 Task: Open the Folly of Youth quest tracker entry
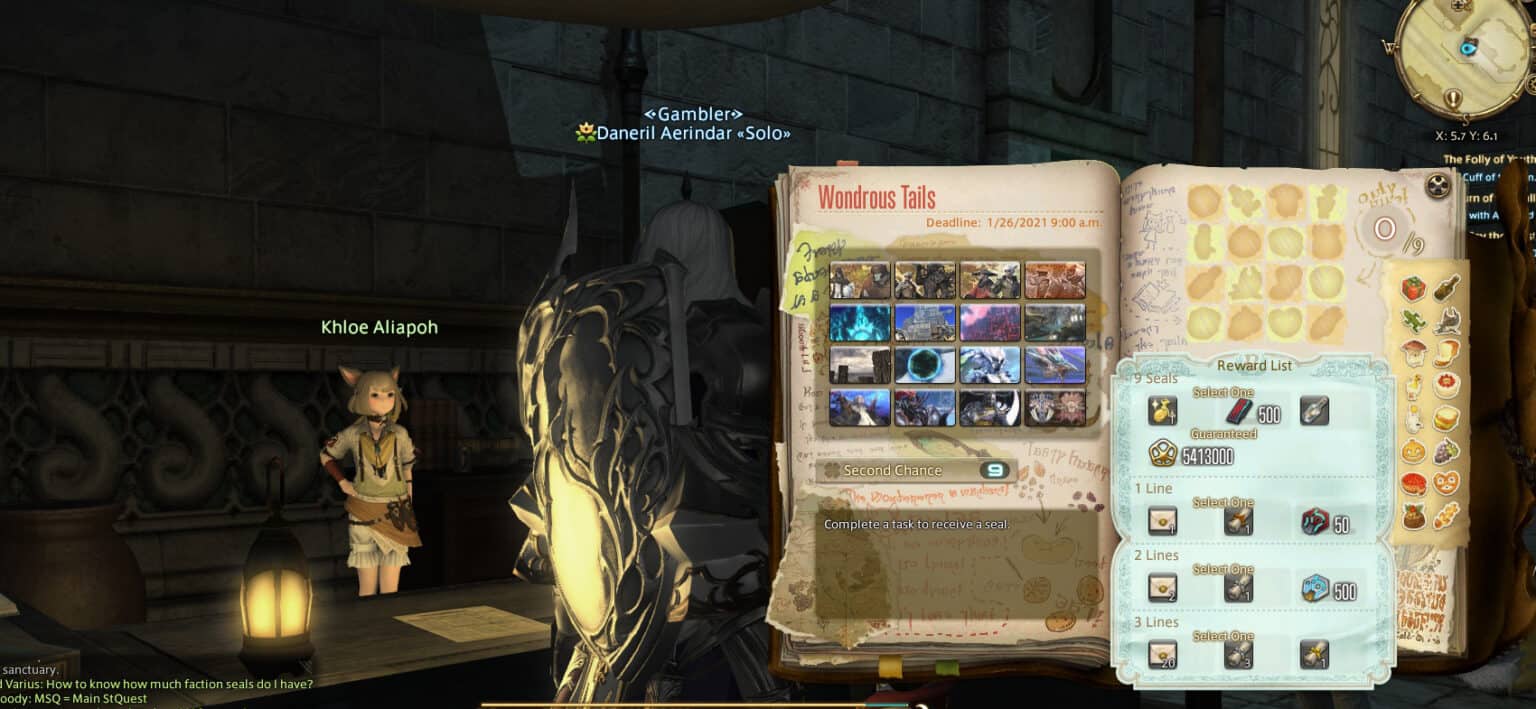coord(1488,159)
